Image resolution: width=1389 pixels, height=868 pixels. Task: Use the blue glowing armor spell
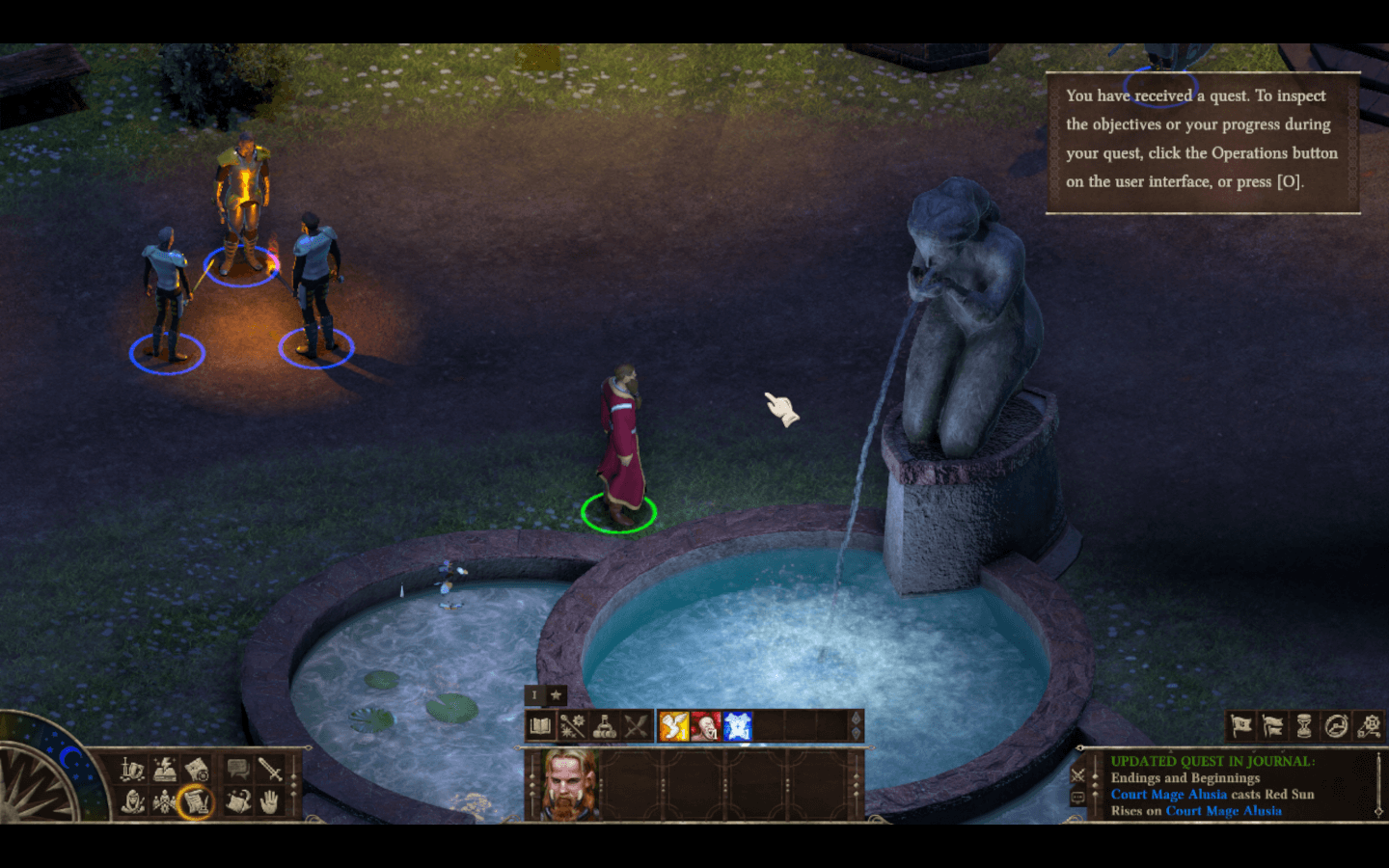click(738, 726)
